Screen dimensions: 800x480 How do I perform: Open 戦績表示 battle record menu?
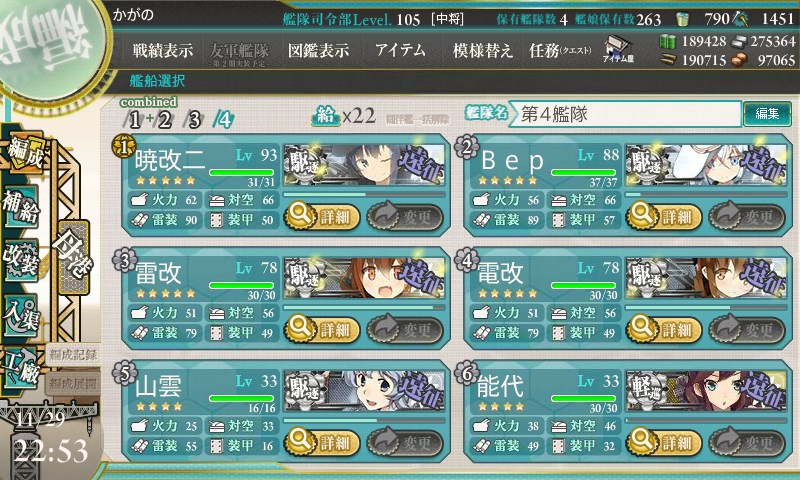(163, 50)
